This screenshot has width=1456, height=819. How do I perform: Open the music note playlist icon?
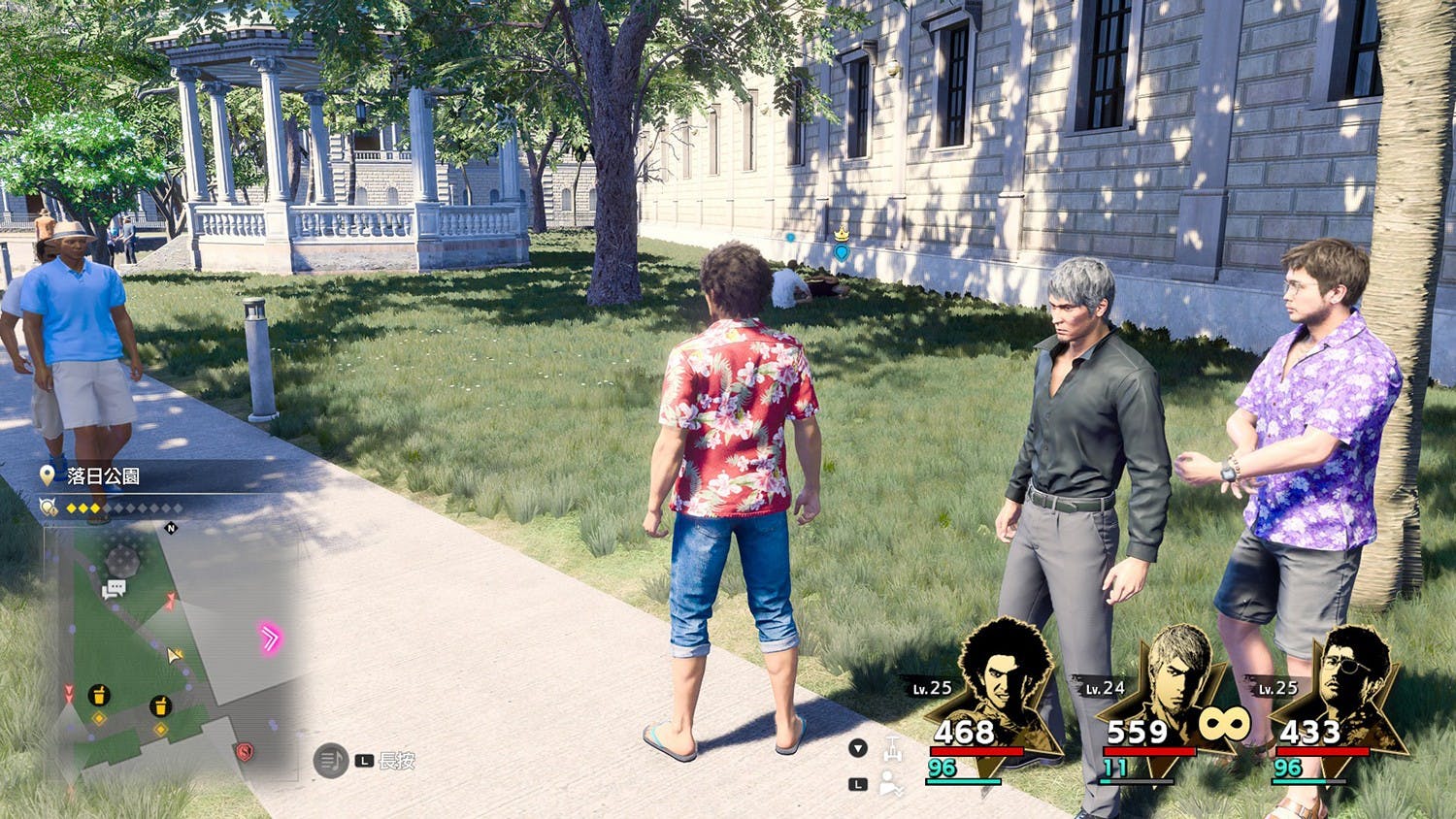click(x=330, y=761)
